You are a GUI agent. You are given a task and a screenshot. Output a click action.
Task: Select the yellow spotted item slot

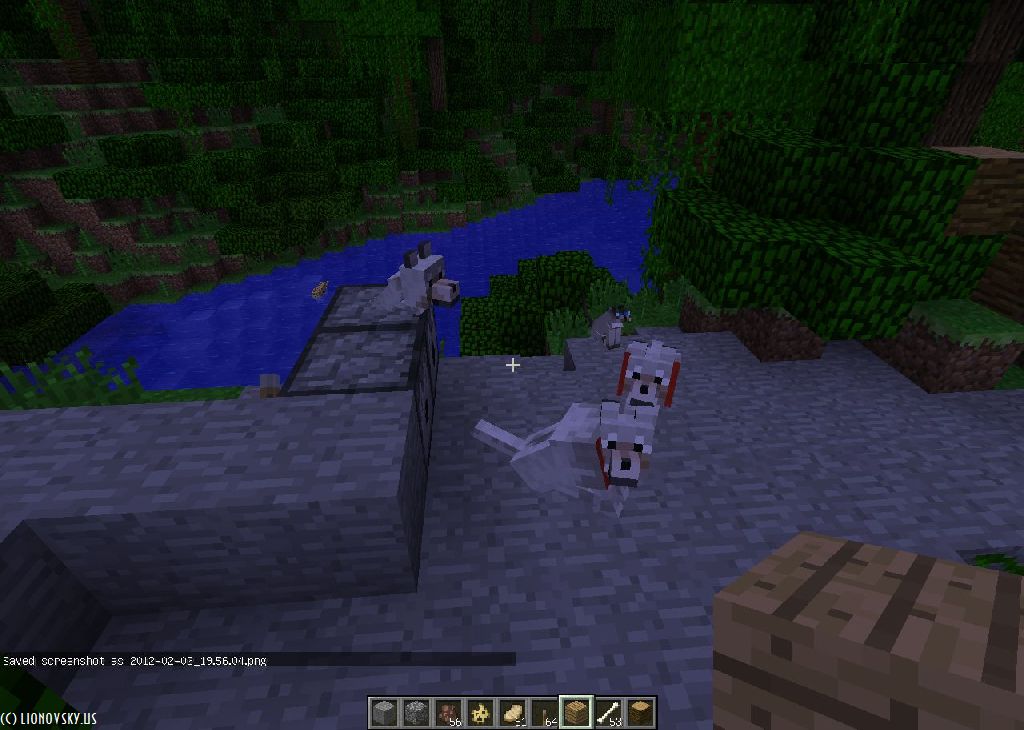(480, 713)
